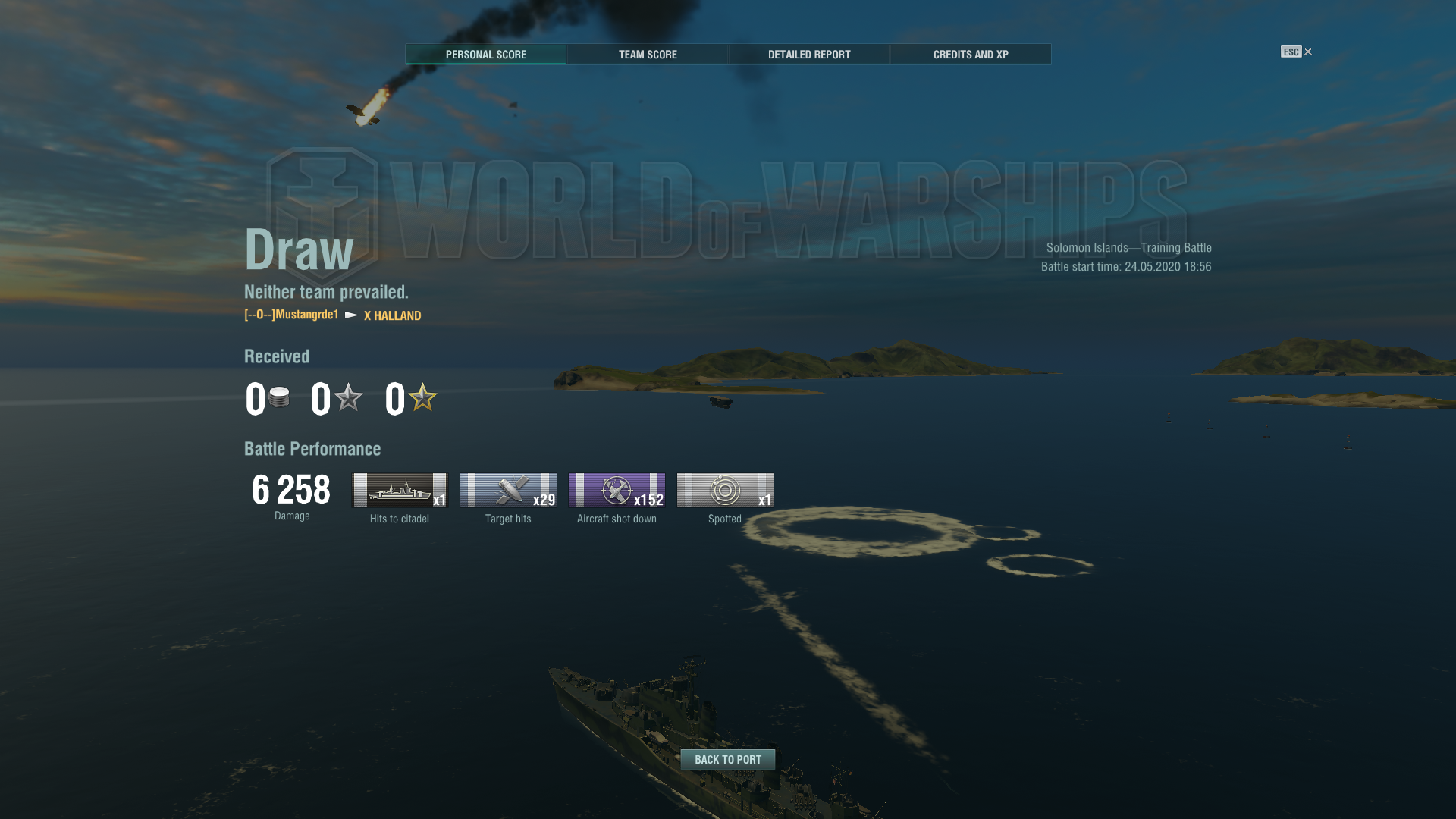This screenshot has width=1456, height=819.
Task: Click the Back to Port button
Action: pos(728,759)
